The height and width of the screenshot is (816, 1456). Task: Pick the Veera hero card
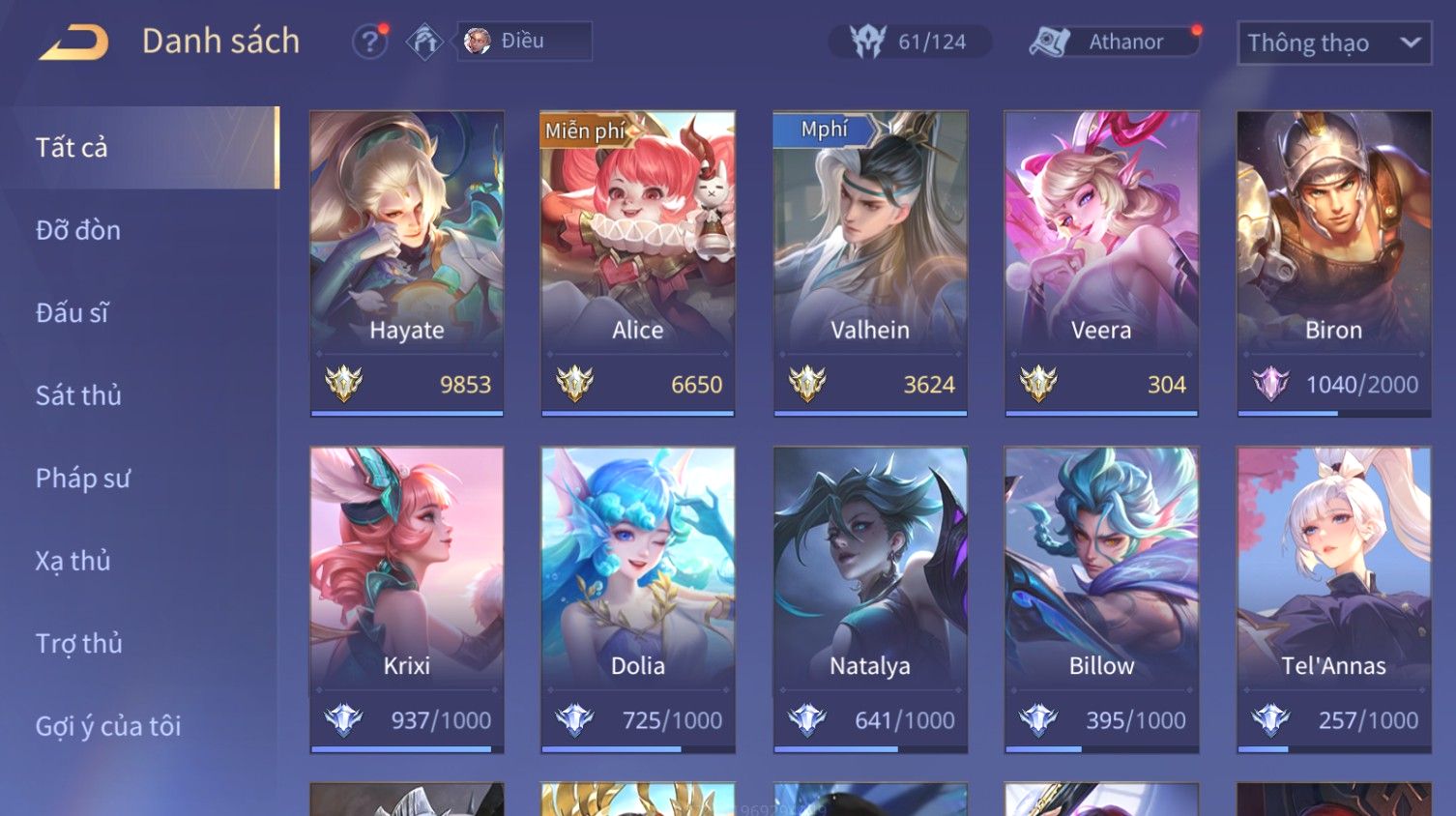(x=1101, y=263)
